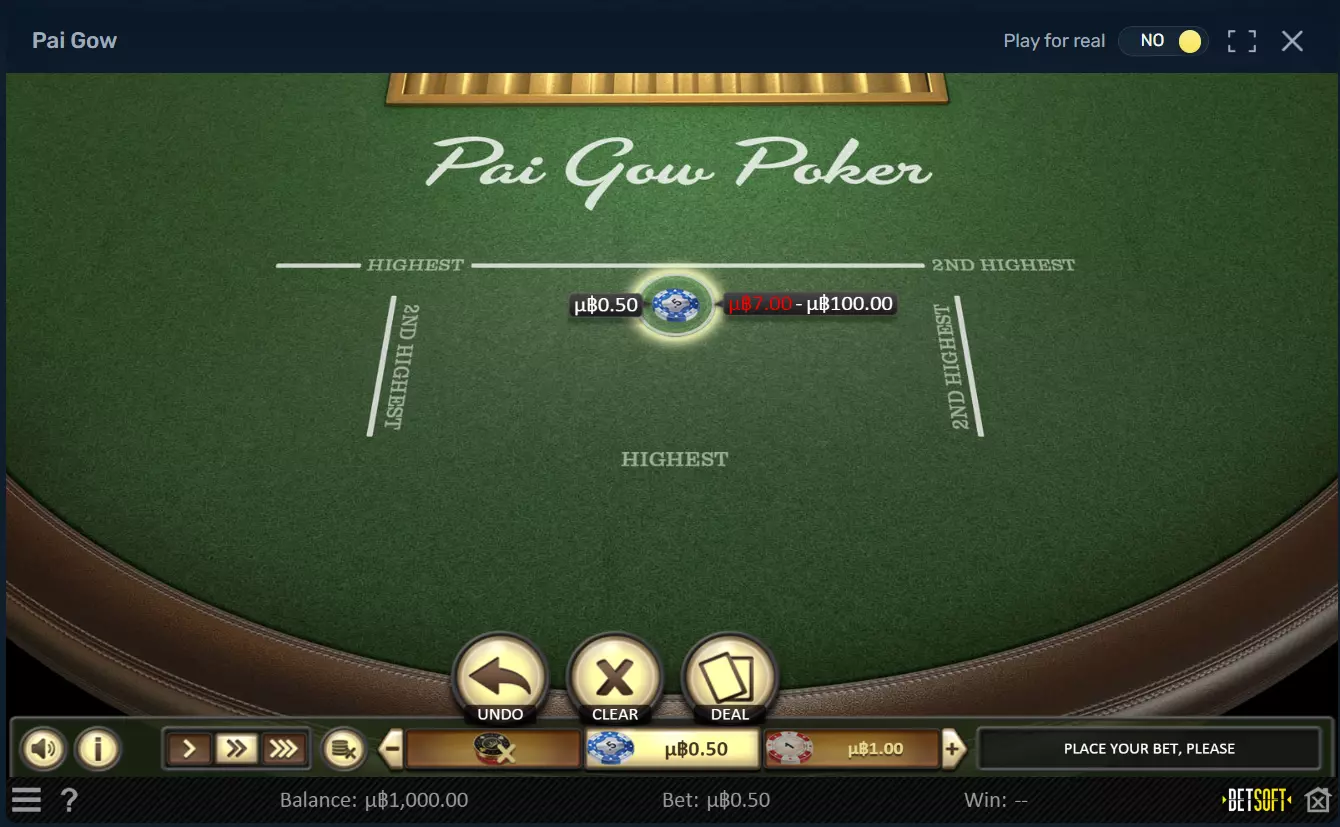Enter fullscreen mode
This screenshot has width=1340, height=827.
point(1242,41)
